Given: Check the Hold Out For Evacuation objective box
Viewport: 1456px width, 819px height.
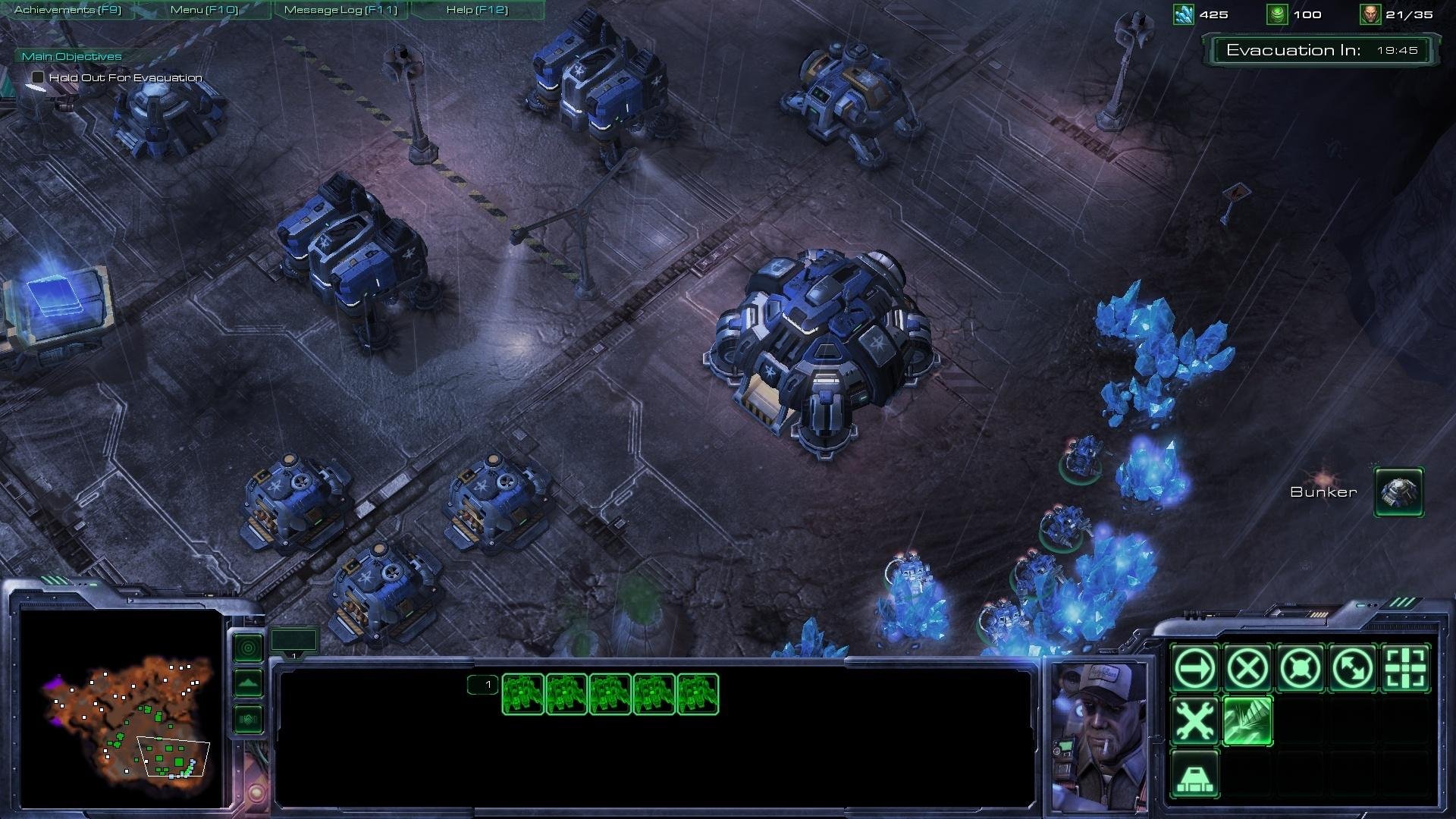Looking at the screenshot, I should [x=36, y=77].
